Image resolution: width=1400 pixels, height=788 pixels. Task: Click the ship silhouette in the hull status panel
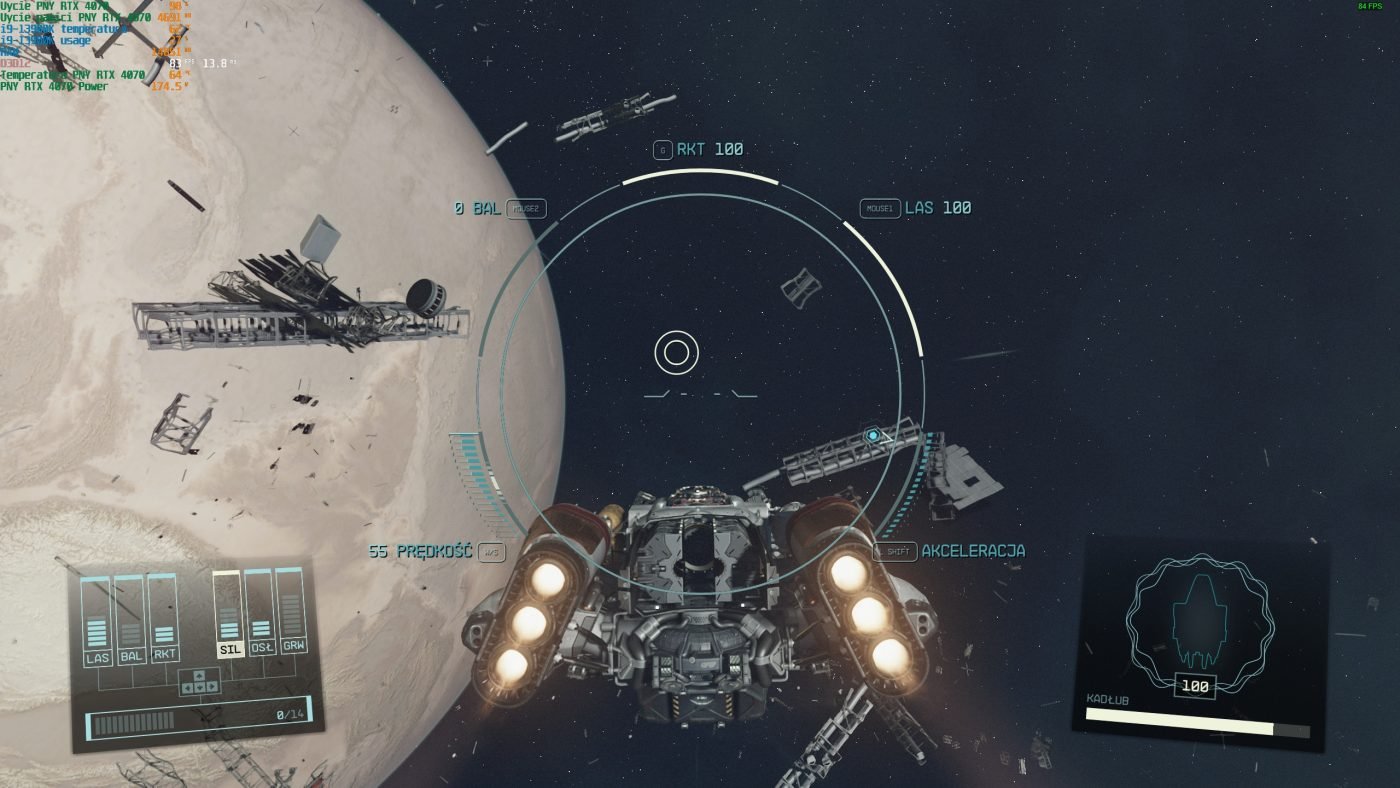click(1200, 622)
